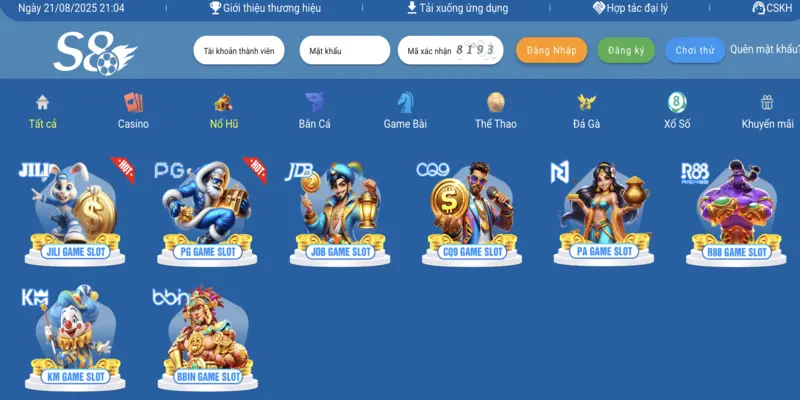Select the Bắn Cá category
Screen dimensions: 800x400
pos(314,111)
